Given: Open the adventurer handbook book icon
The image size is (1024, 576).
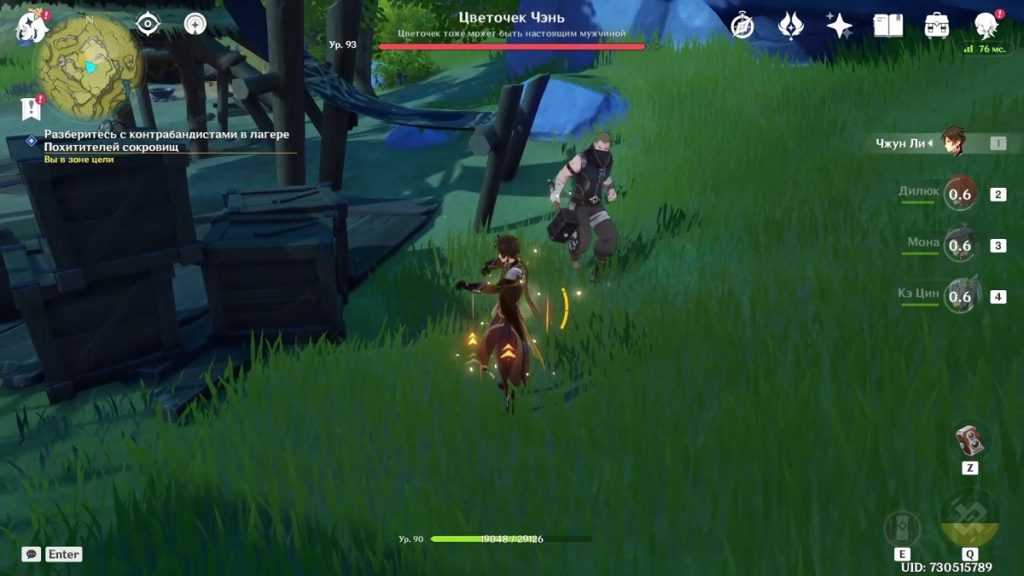Looking at the screenshot, I should pos(888,26).
